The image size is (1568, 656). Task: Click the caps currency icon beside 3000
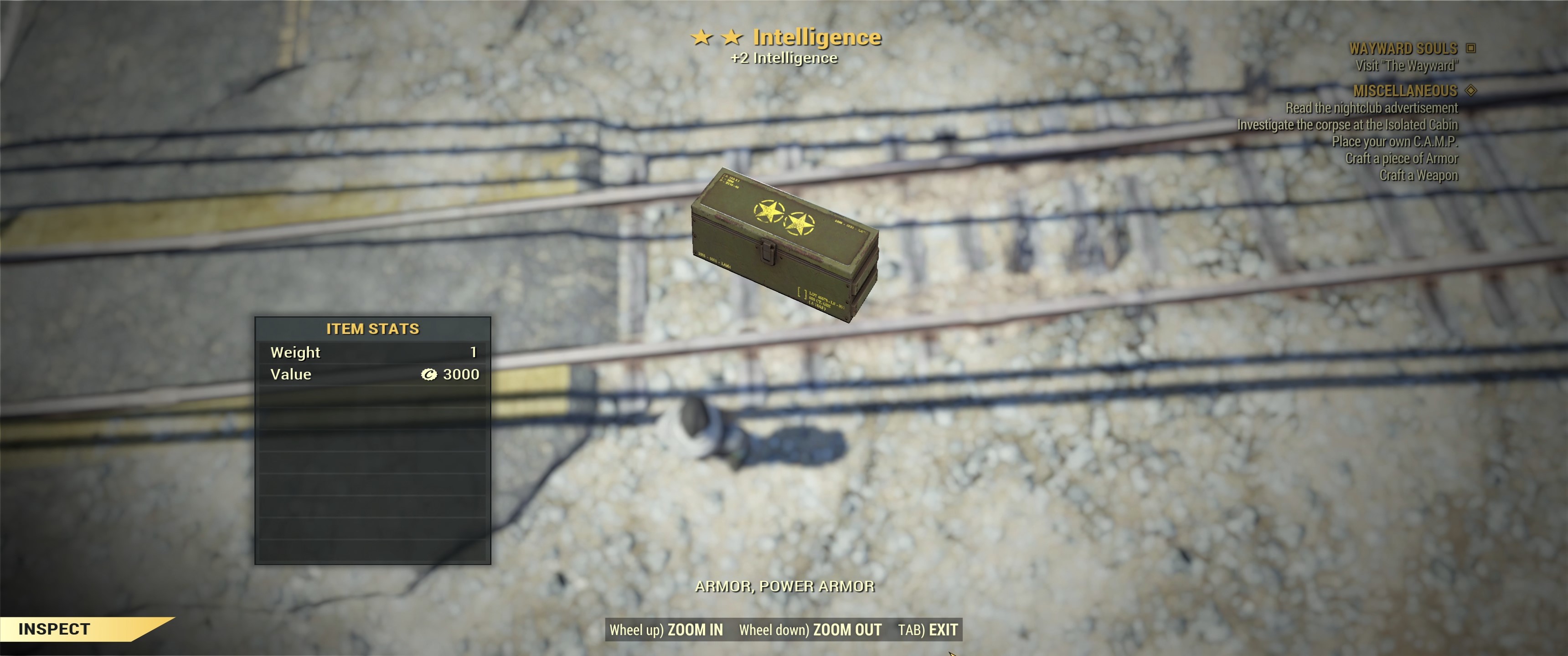tap(430, 374)
